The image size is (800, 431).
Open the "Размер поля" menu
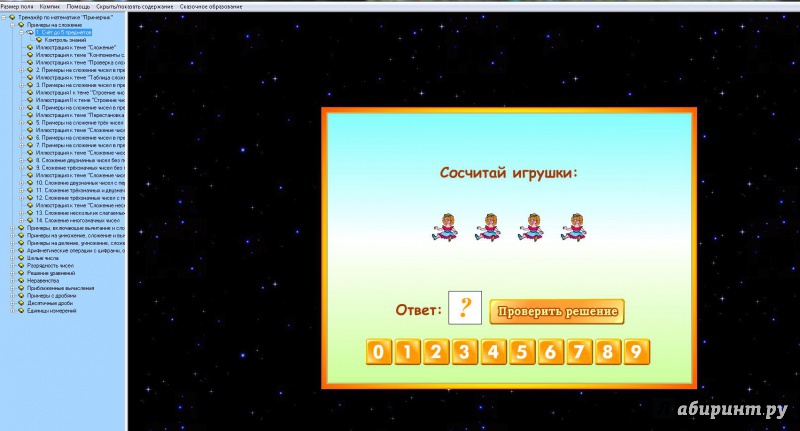pyautogui.click(x=17, y=5)
